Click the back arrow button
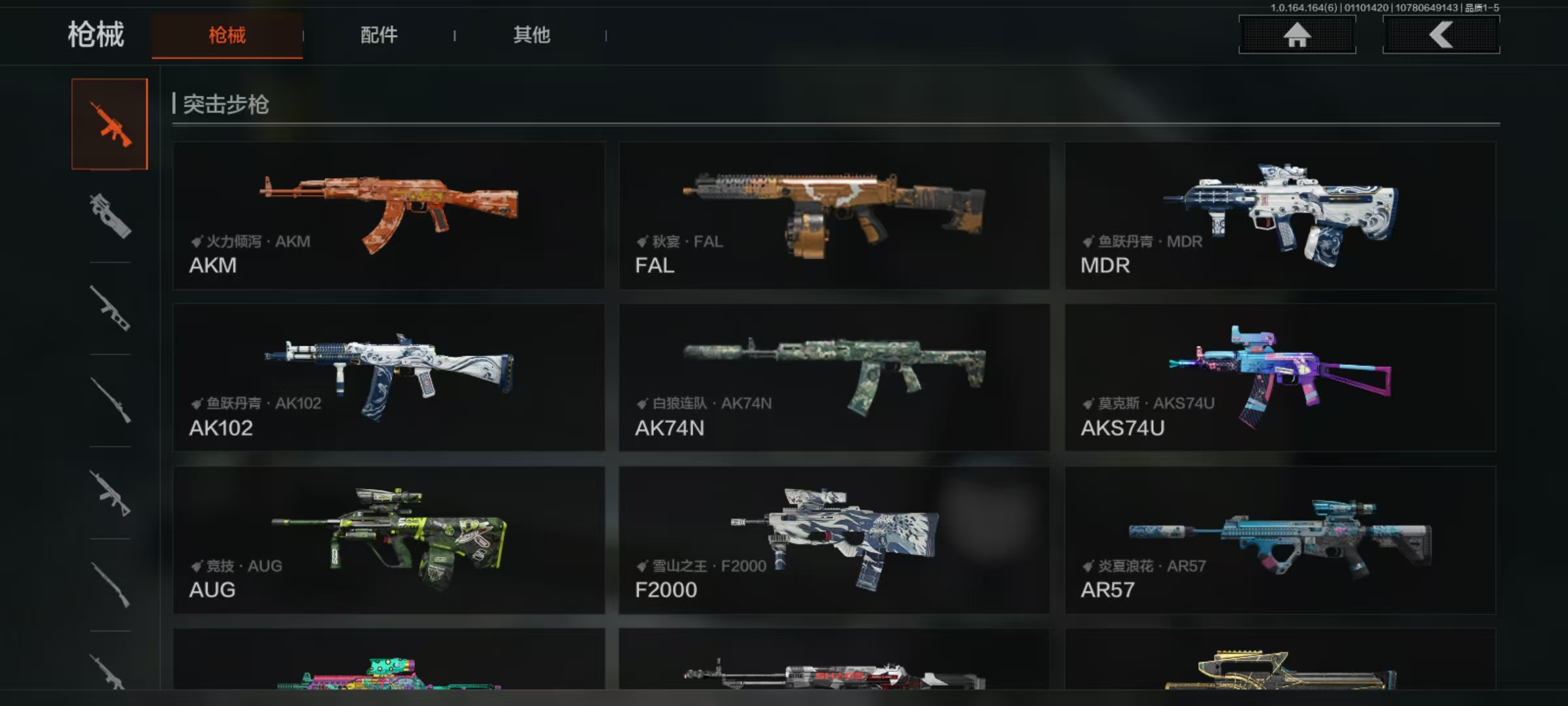1568x706 pixels. (x=1441, y=35)
